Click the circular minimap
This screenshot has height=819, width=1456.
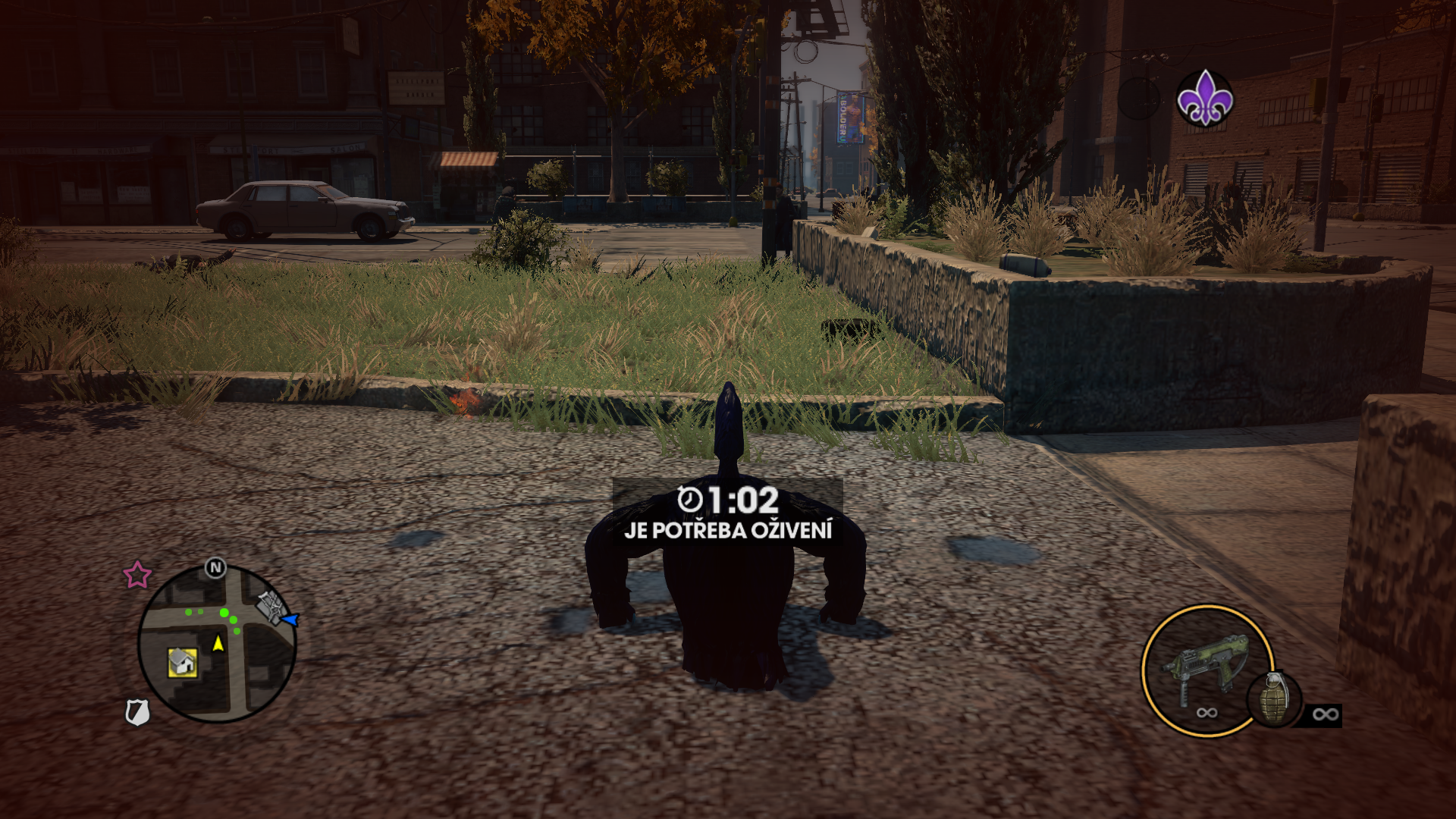click(217, 643)
